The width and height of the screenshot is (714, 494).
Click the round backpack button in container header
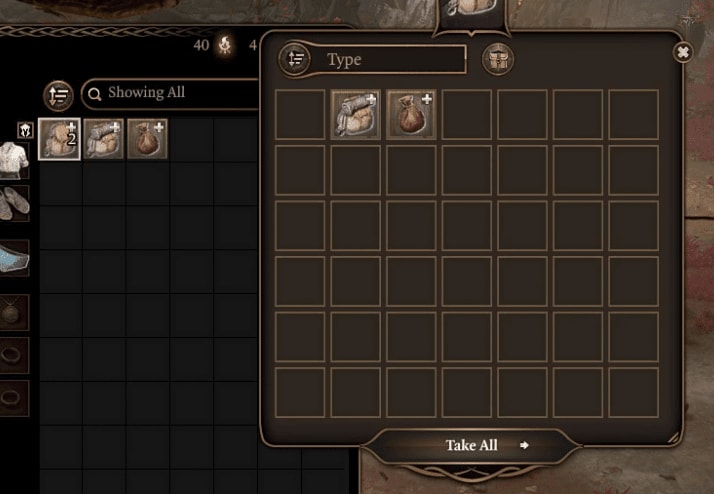(498, 59)
